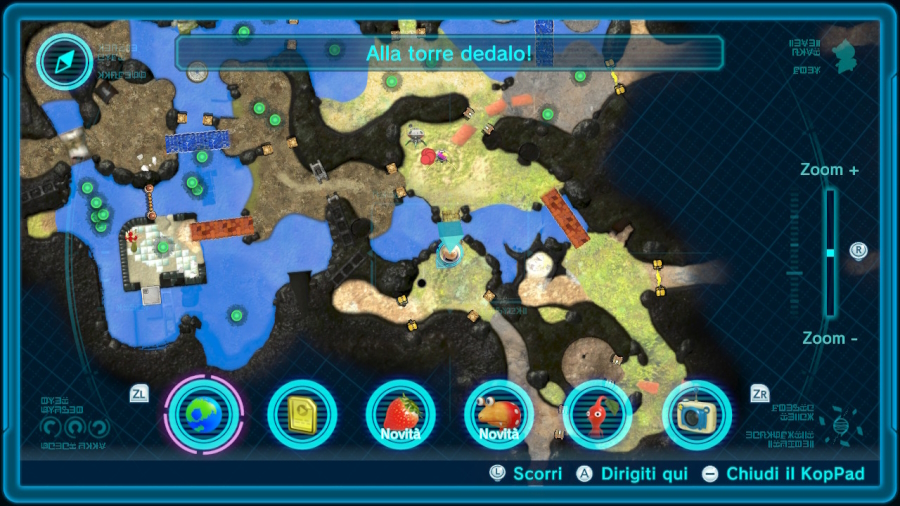Viewport: 900px width, 506px height.
Task: Open the Bulborb creature log app
Action: (499, 414)
